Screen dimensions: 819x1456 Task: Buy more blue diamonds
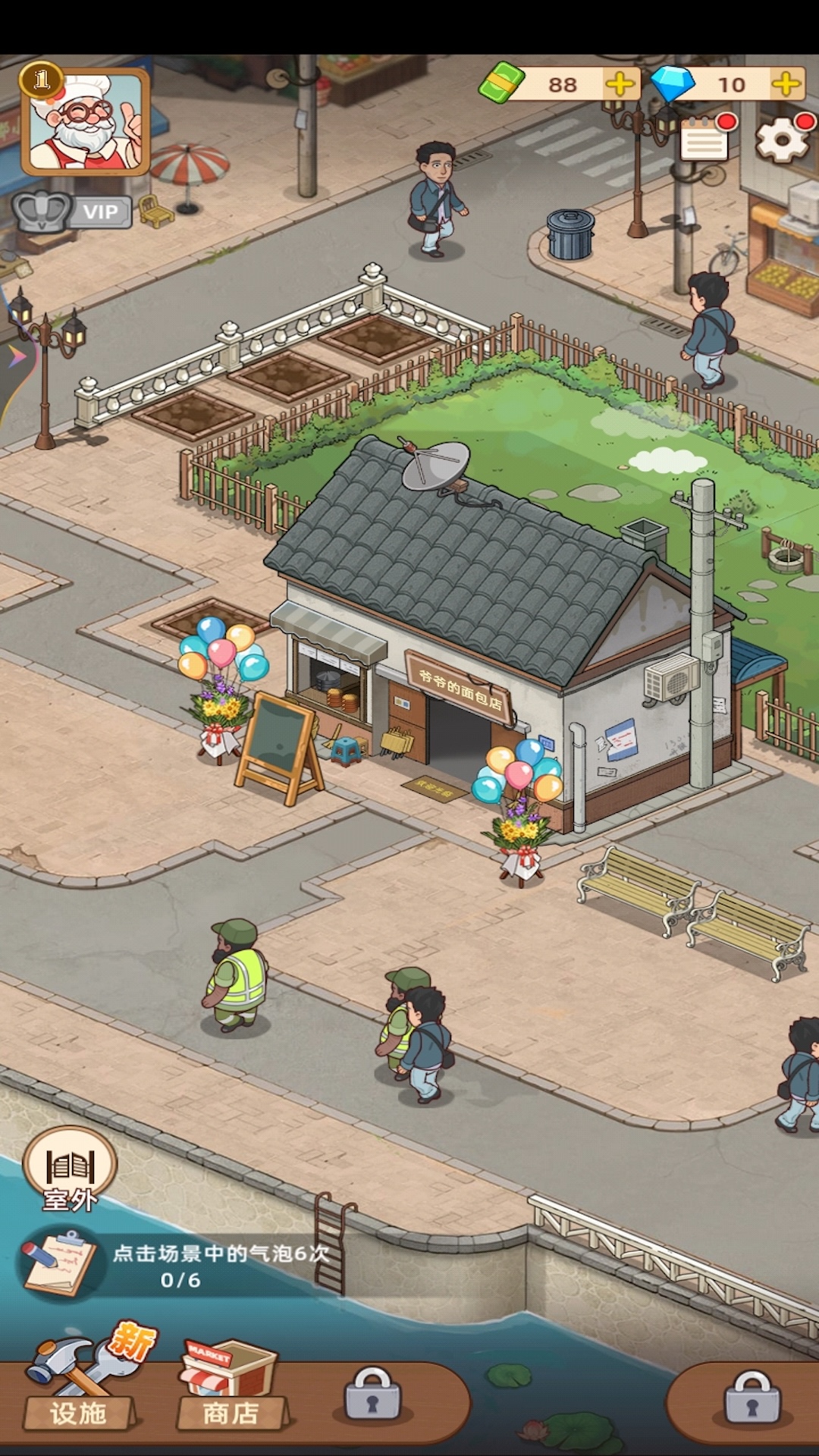(786, 84)
